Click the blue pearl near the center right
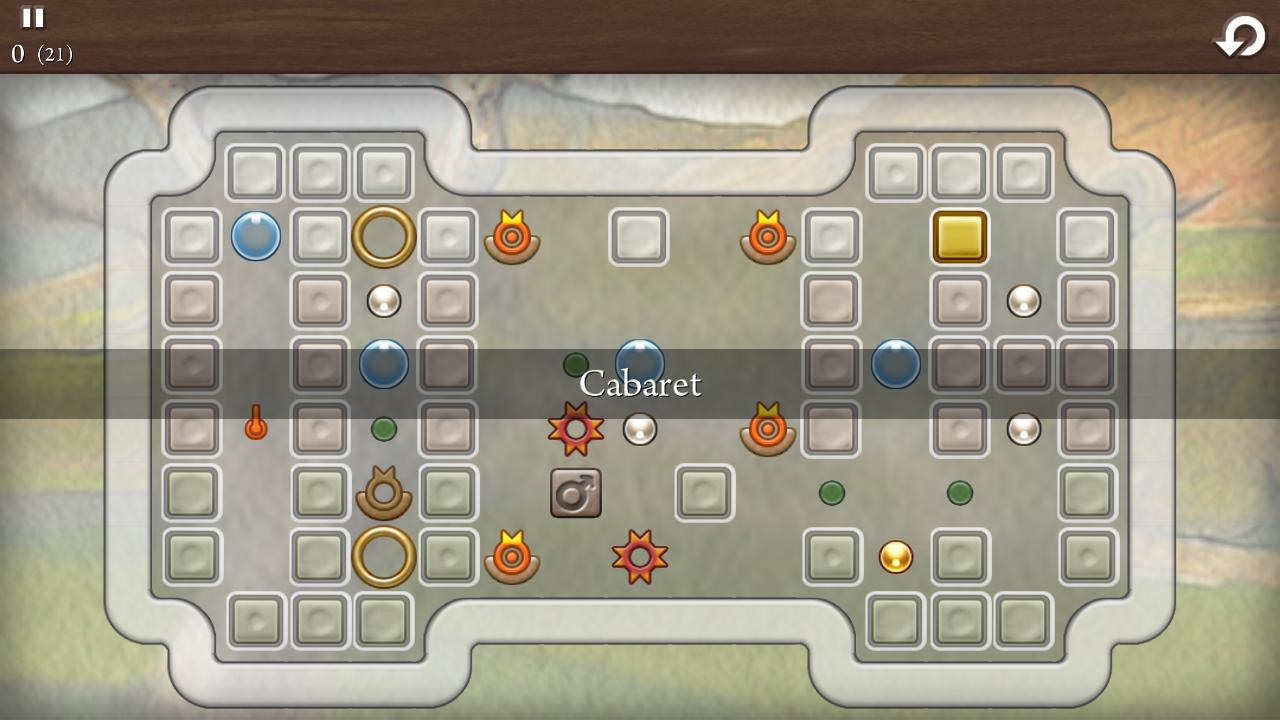Screen dimensions: 1280x720 pyautogui.click(x=895, y=364)
